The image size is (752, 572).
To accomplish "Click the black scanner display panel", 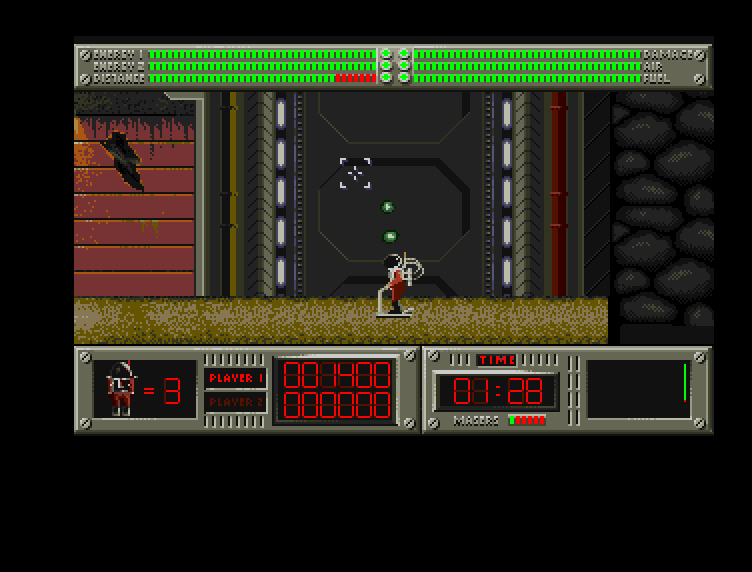I will click(638, 389).
